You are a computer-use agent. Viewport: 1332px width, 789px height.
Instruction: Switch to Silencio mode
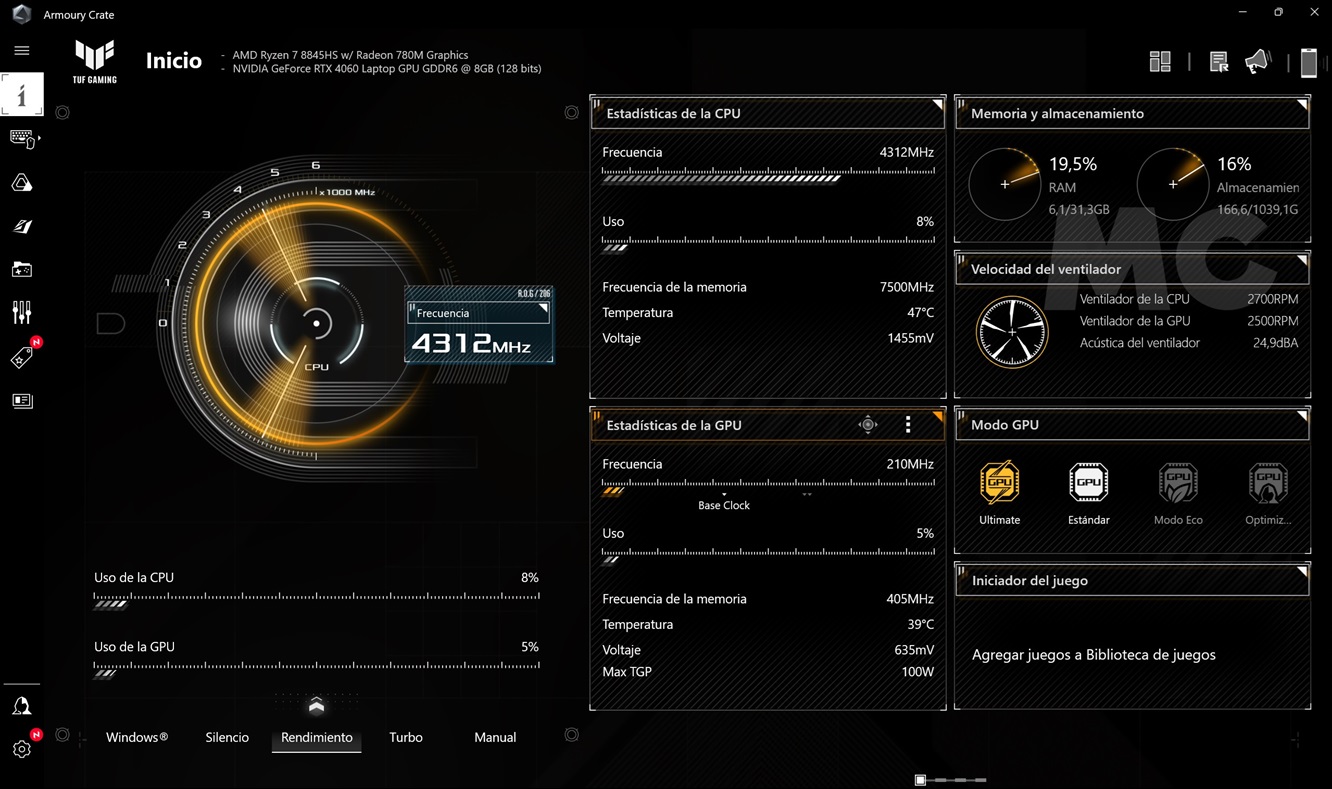click(x=227, y=737)
